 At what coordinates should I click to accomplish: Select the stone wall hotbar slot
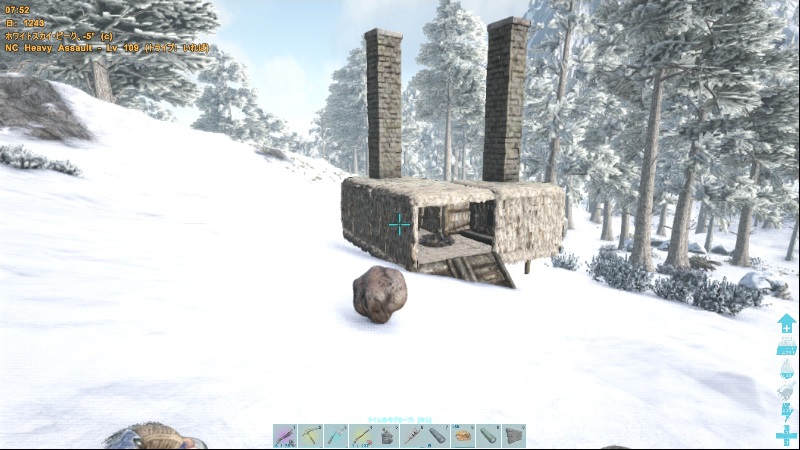(514, 436)
